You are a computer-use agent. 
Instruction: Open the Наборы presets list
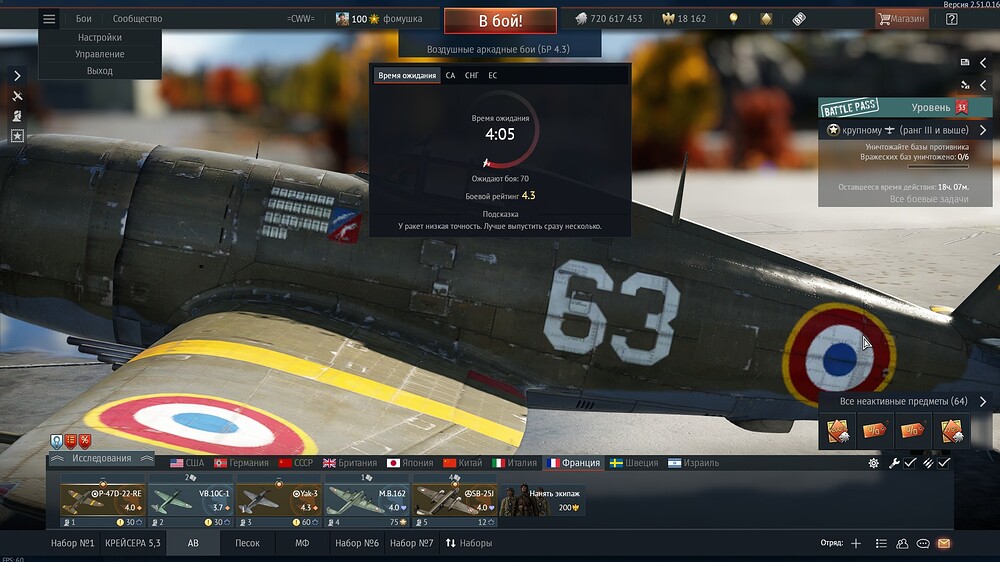coord(469,543)
